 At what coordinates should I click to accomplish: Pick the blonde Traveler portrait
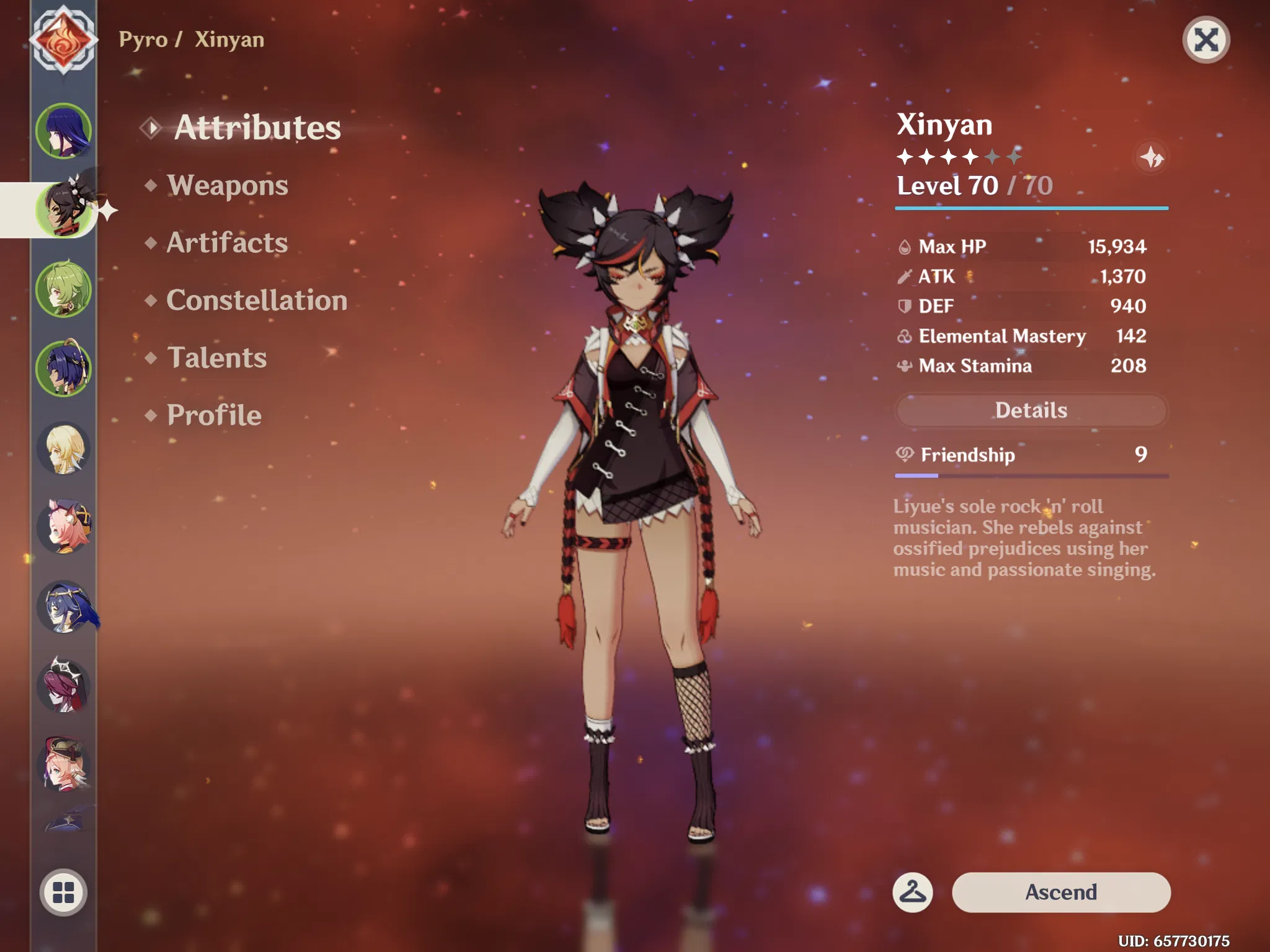(63, 448)
